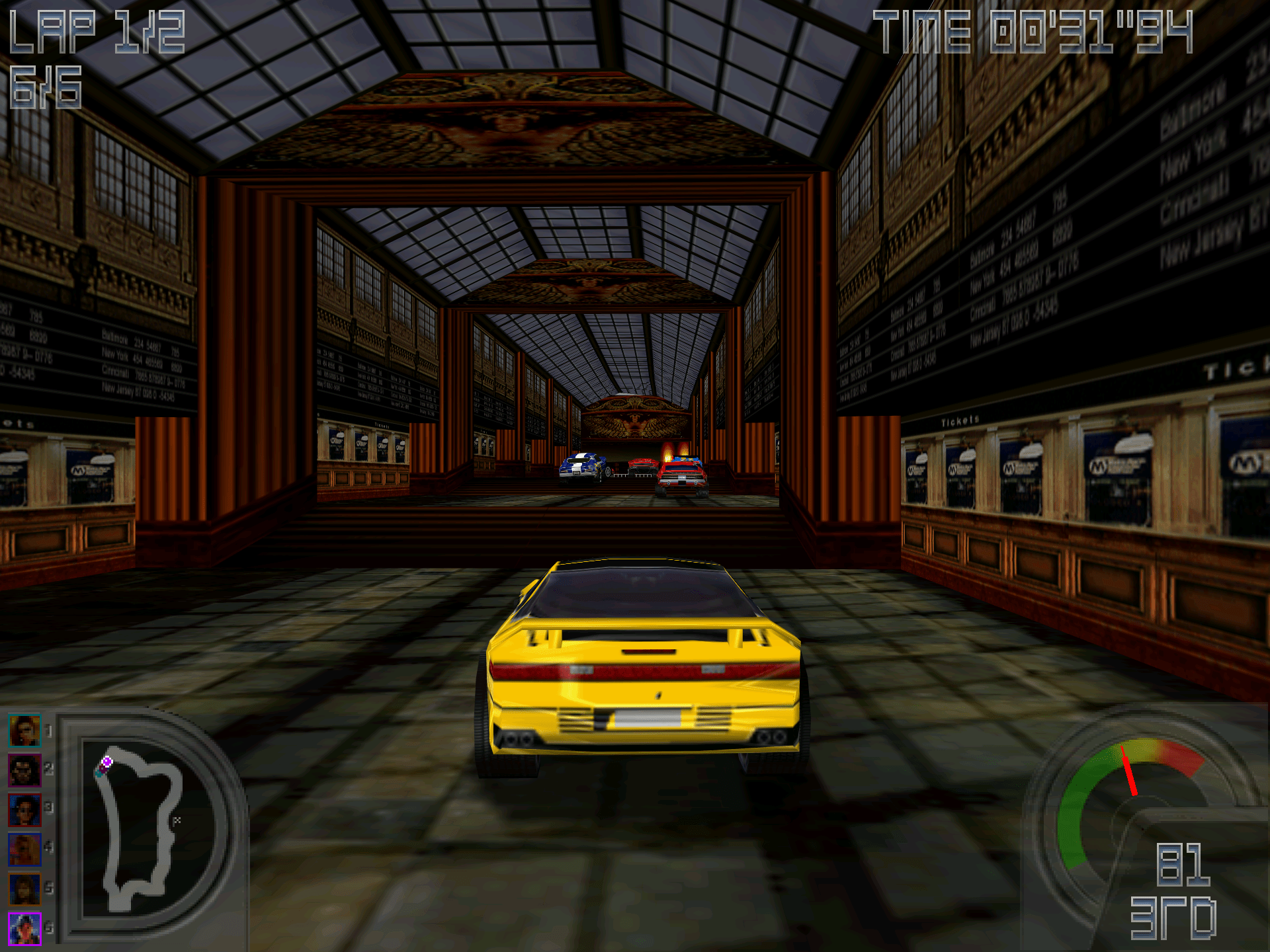Click the third racer's portrait with red border
This screenshot has height=952, width=1270.
point(25,810)
